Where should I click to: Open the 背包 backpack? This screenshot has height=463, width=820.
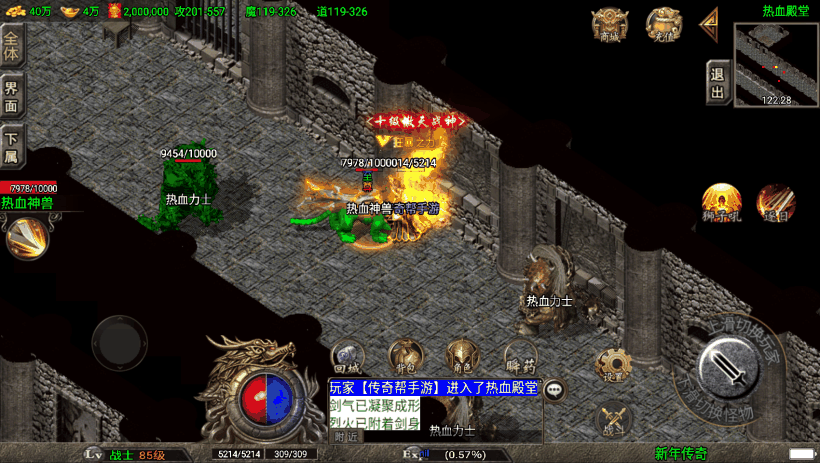[x=404, y=357]
